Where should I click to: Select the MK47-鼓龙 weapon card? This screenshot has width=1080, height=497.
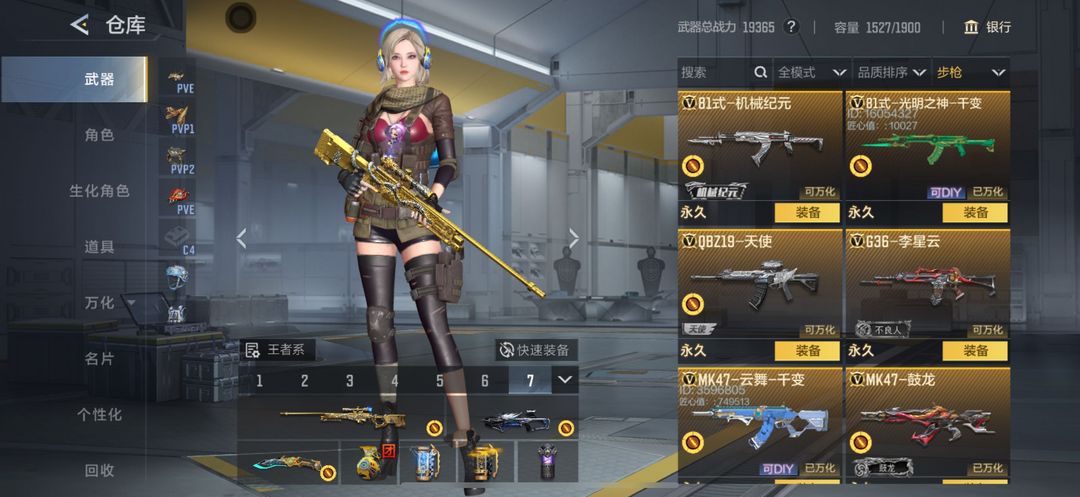[927, 420]
